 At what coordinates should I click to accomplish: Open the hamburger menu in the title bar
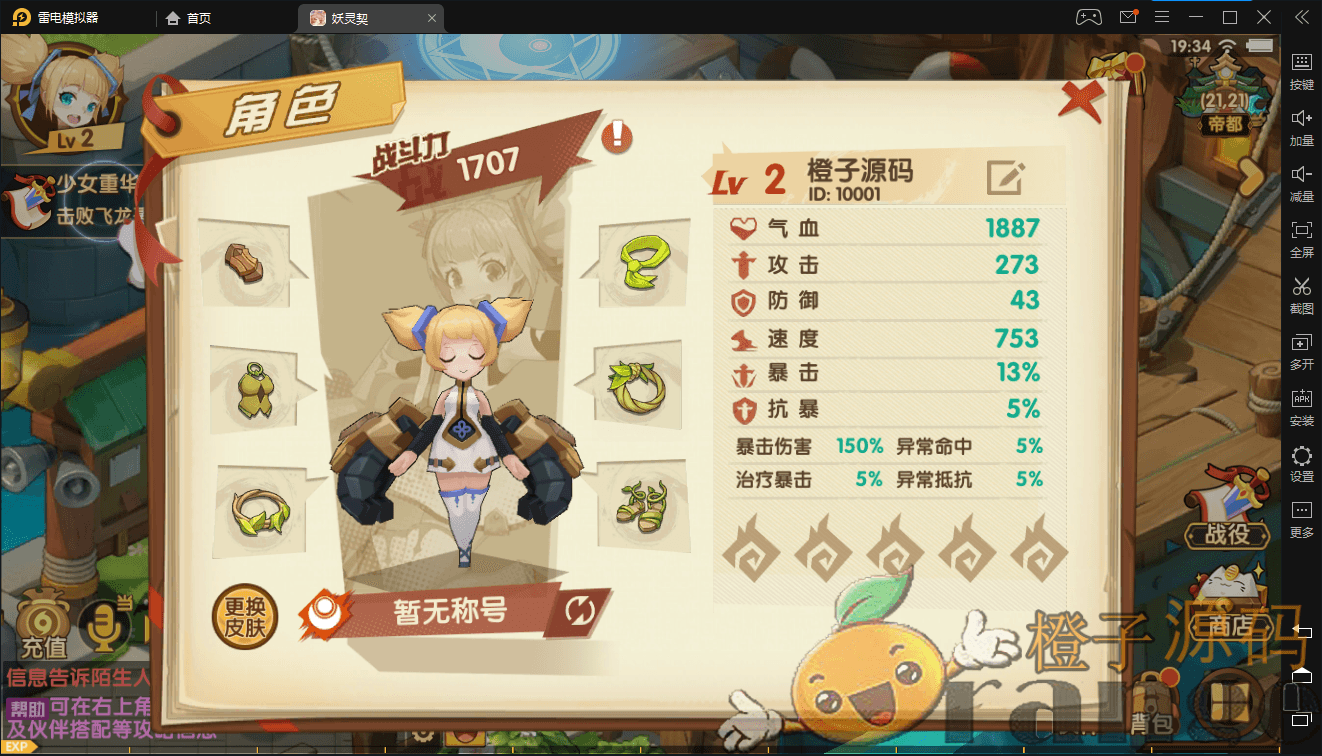1163,16
